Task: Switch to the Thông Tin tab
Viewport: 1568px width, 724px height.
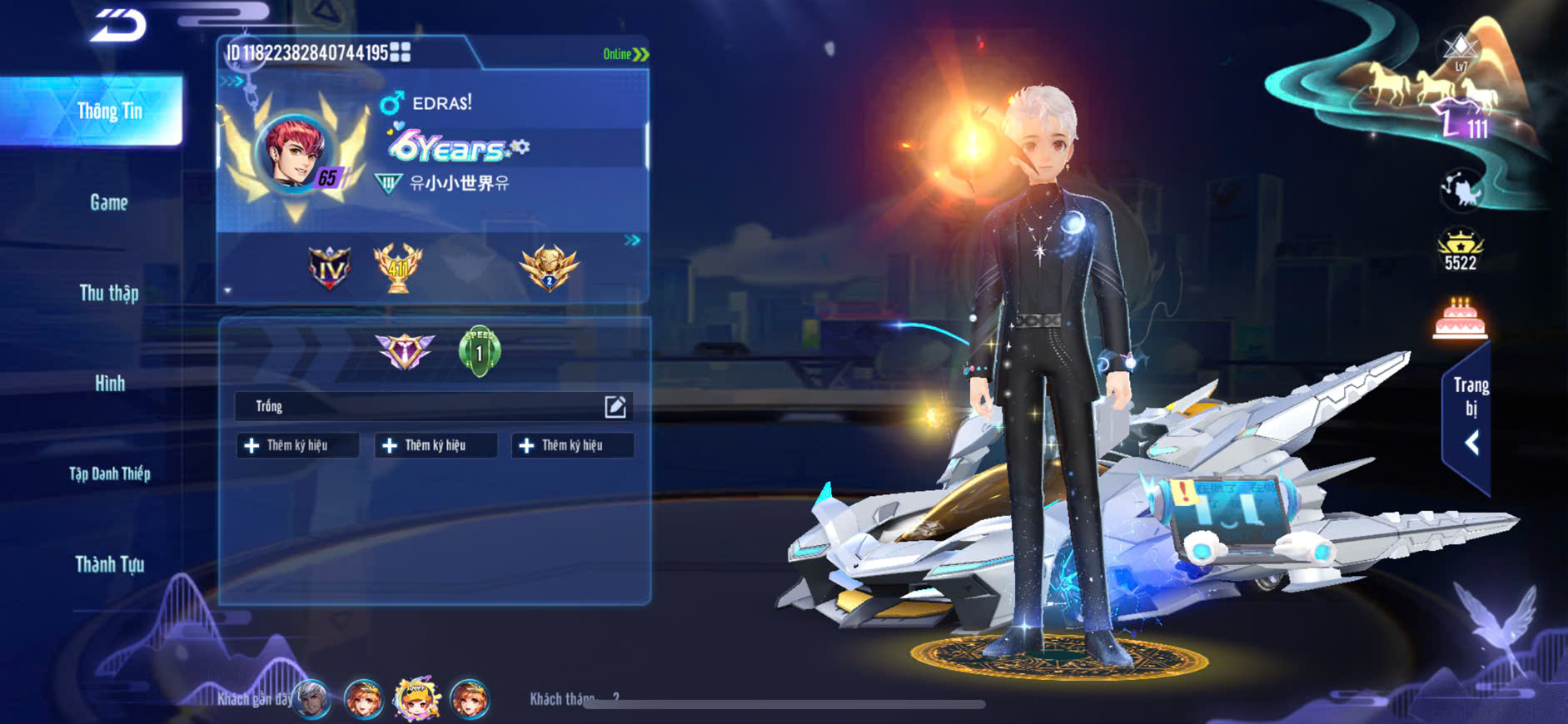Action: [x=109, y=112]
